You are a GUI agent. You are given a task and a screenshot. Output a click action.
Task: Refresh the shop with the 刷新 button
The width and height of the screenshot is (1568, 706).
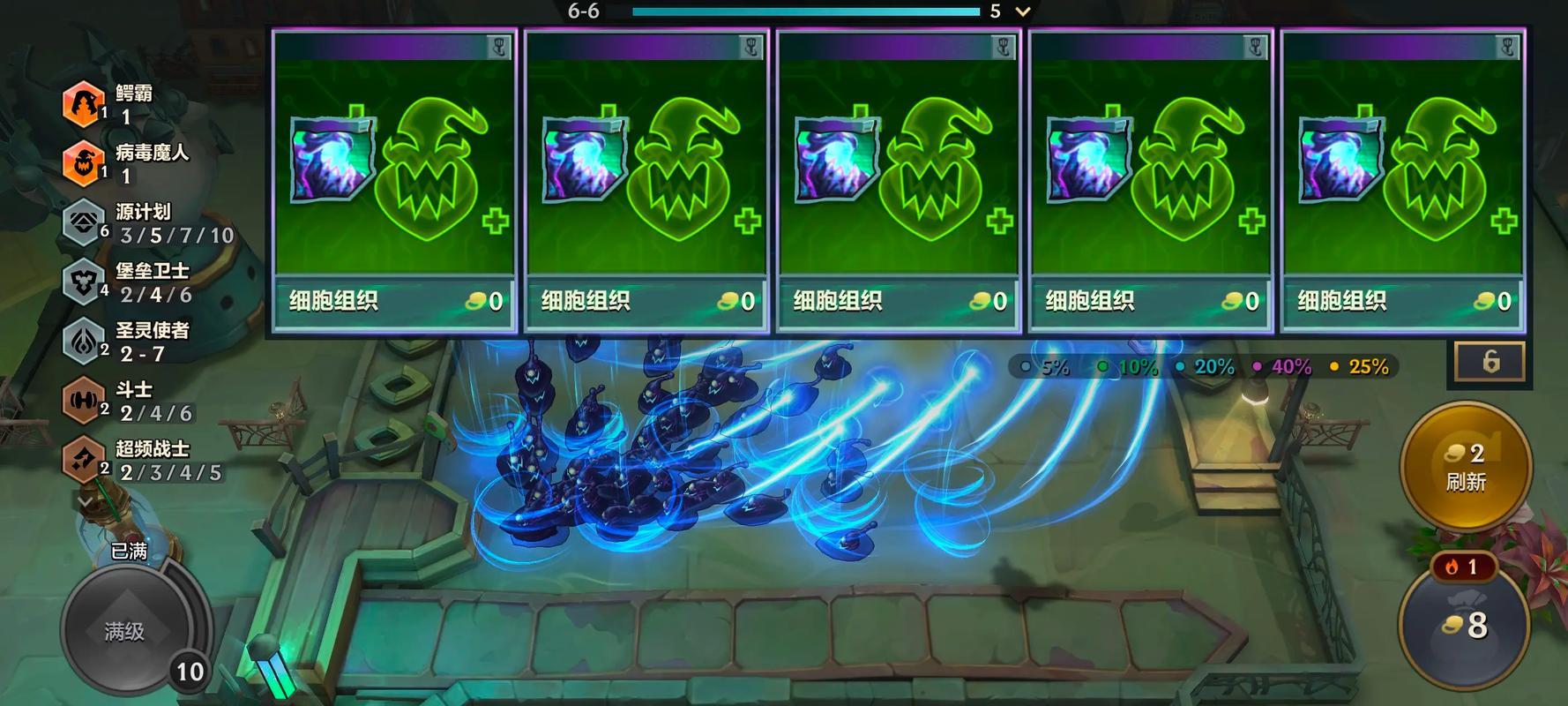pyautogui.click(x=1465, y=467)
